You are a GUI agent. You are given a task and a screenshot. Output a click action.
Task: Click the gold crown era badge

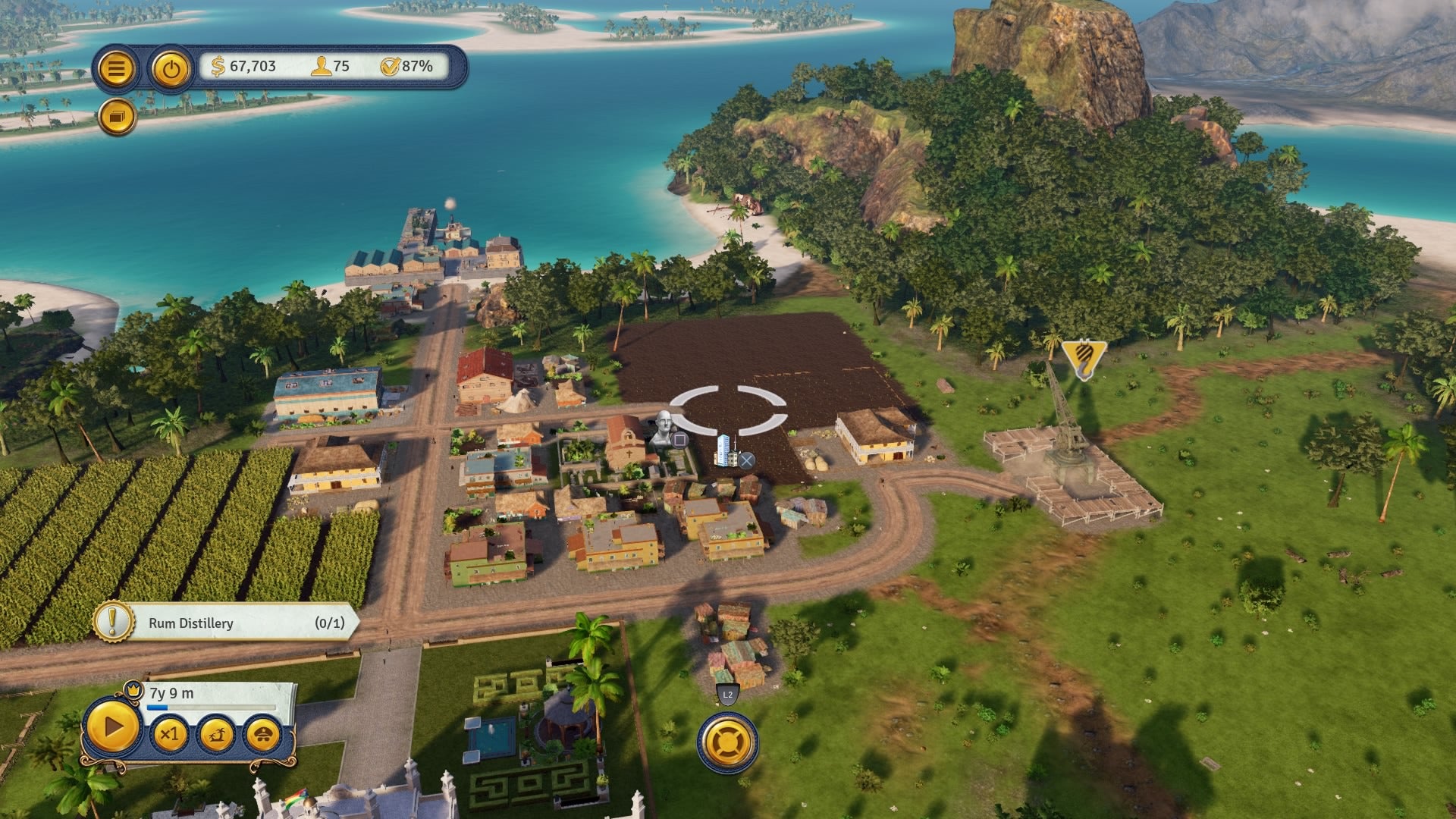133,689
